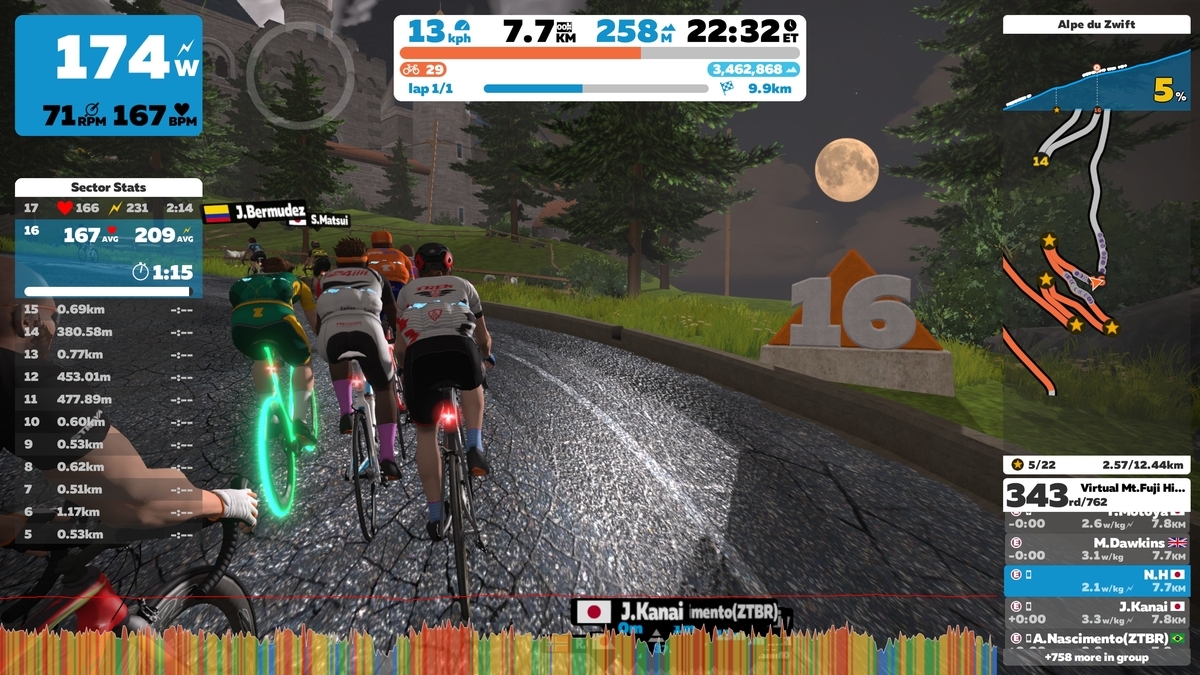
Task: Choose A.Nascimento(ZTBR) in the riders list
Action: pyautogui.click(x=1097, y=638)
